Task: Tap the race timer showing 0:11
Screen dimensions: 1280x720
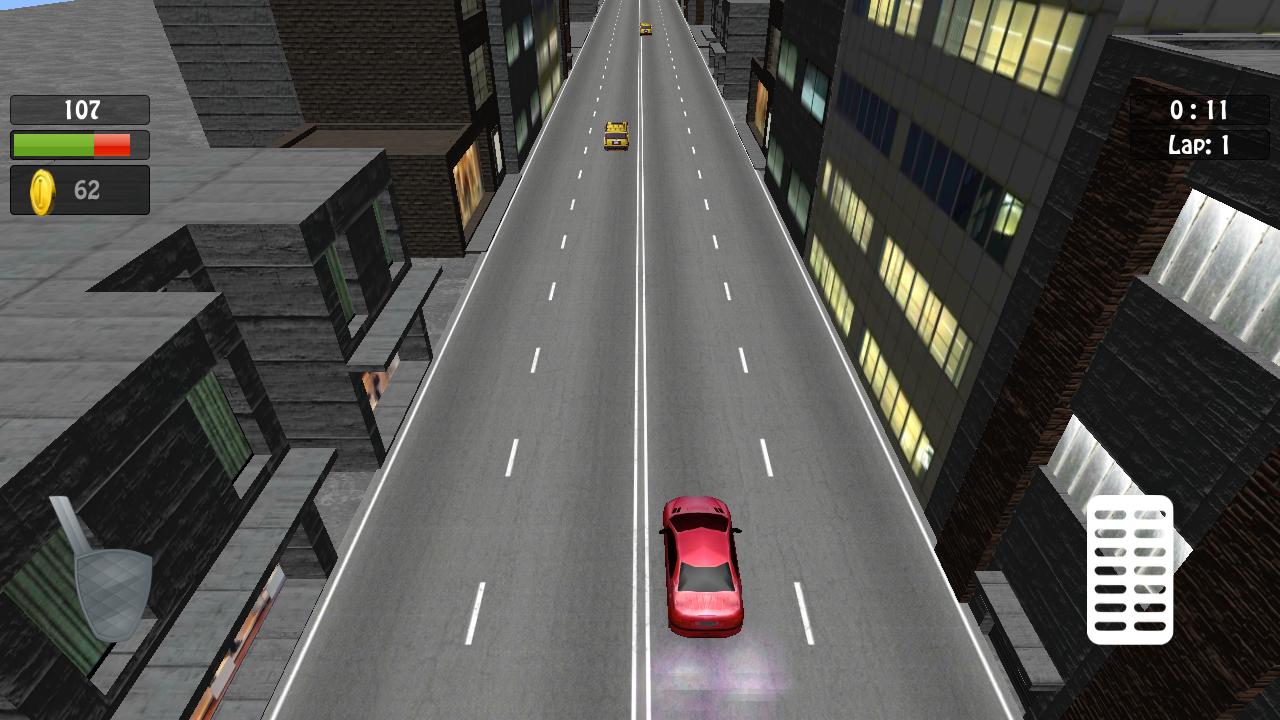Action: (x=1199, y=111)
